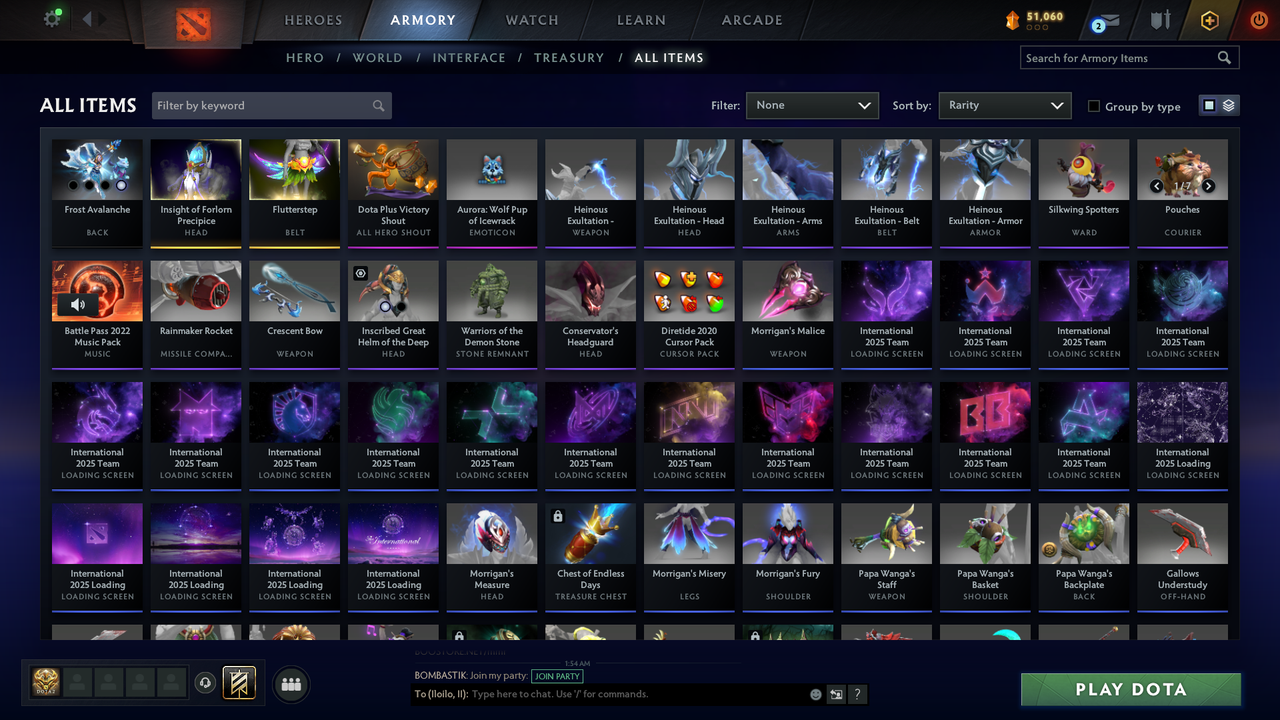Image resolution: width=1280 pixels, height=720 pixels.
Task: Toggle voice chat with the headset icon
Action: click(206, 683)
